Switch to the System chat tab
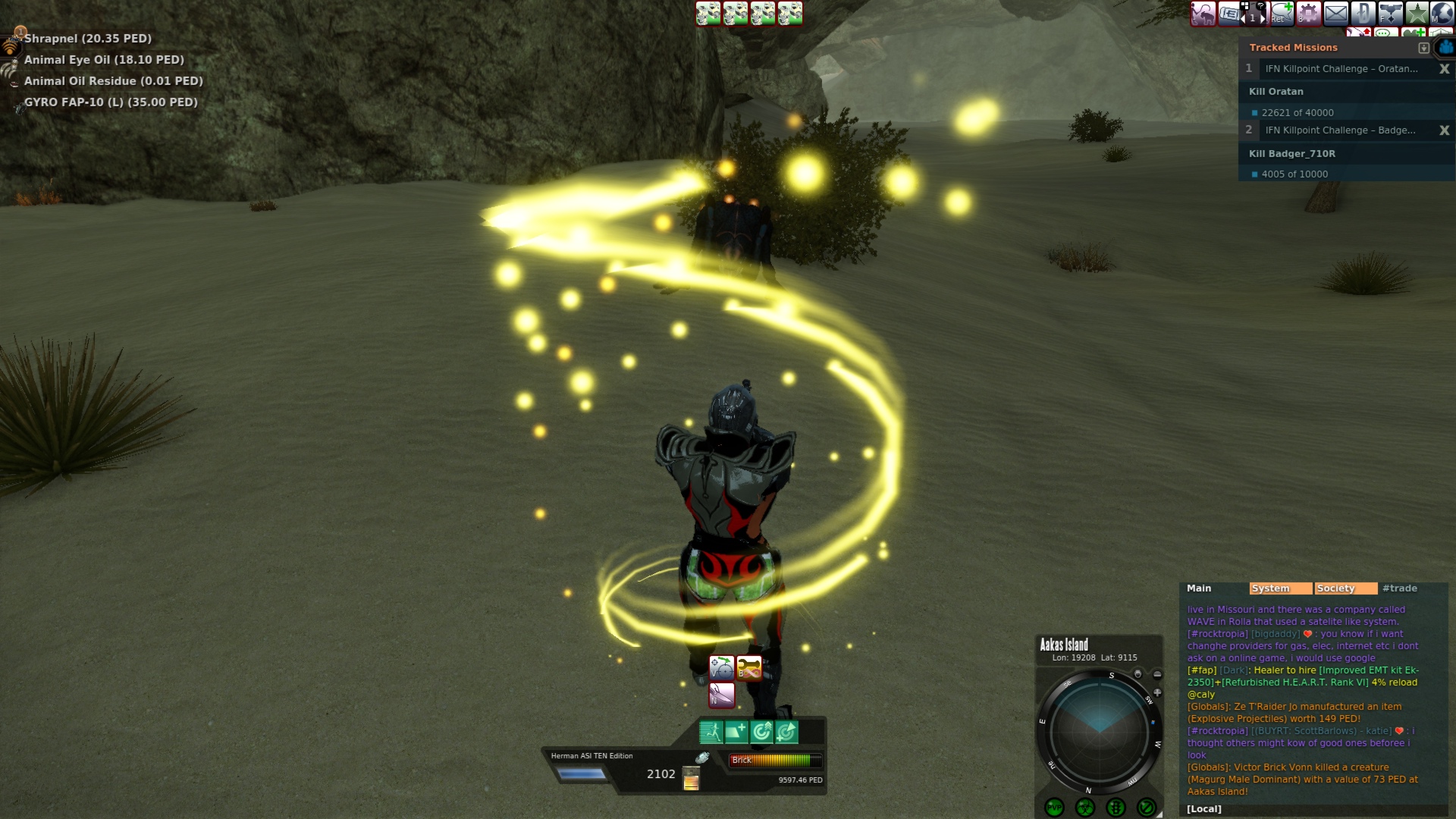 pyautogui.click(x=1279, y=588)
